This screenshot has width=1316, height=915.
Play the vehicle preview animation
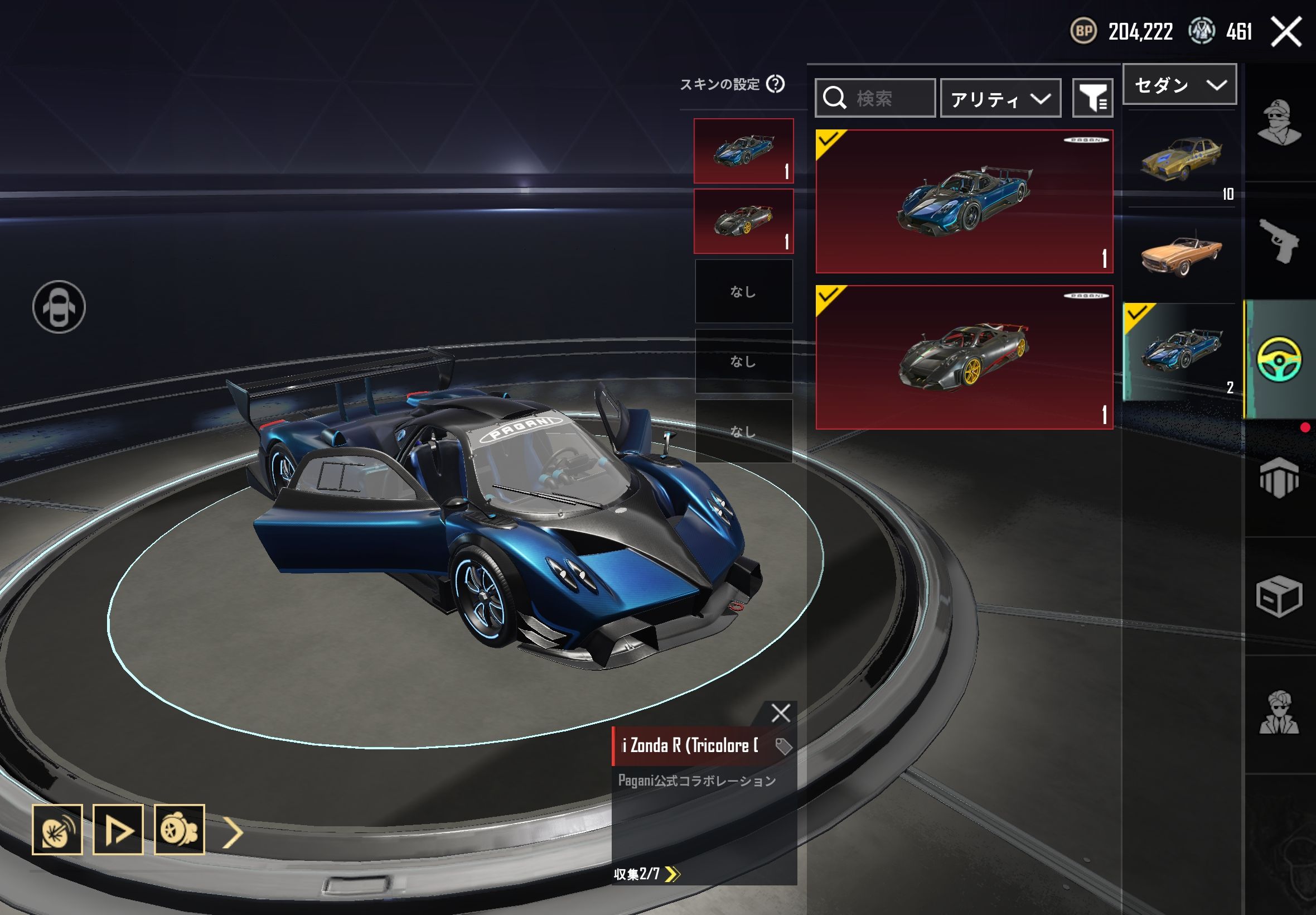(x=118, y=830)
